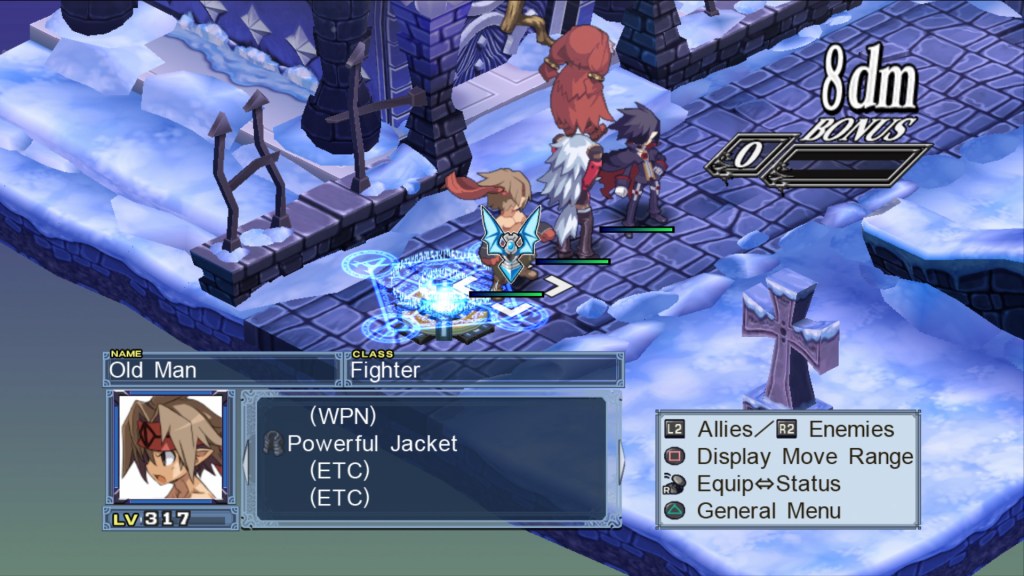Select the Powerful Jacket equipment entry
Viewport: 1024px width, 576px height.
click(371, 443)
